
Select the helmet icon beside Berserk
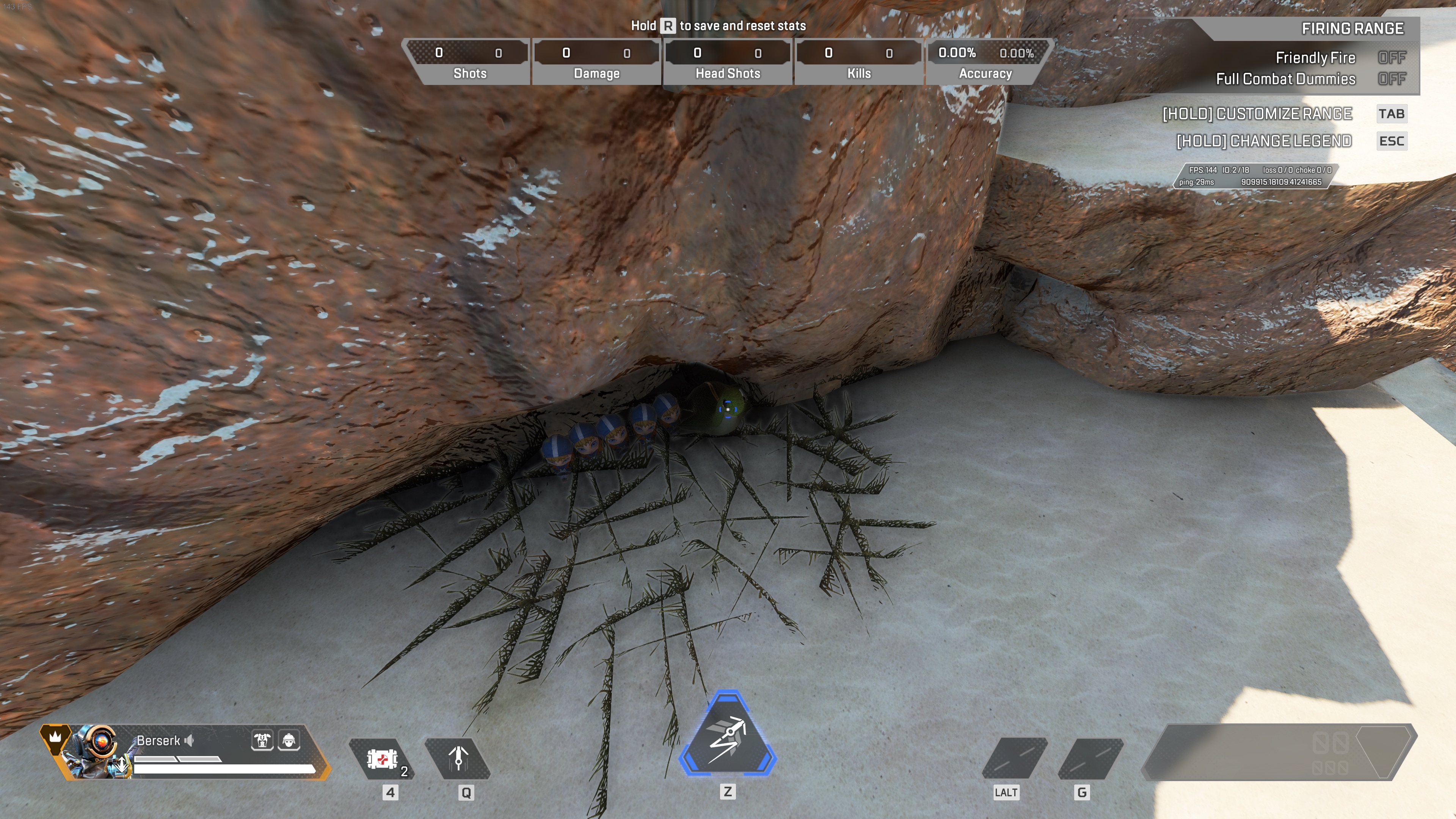click(x=289, y=739)
